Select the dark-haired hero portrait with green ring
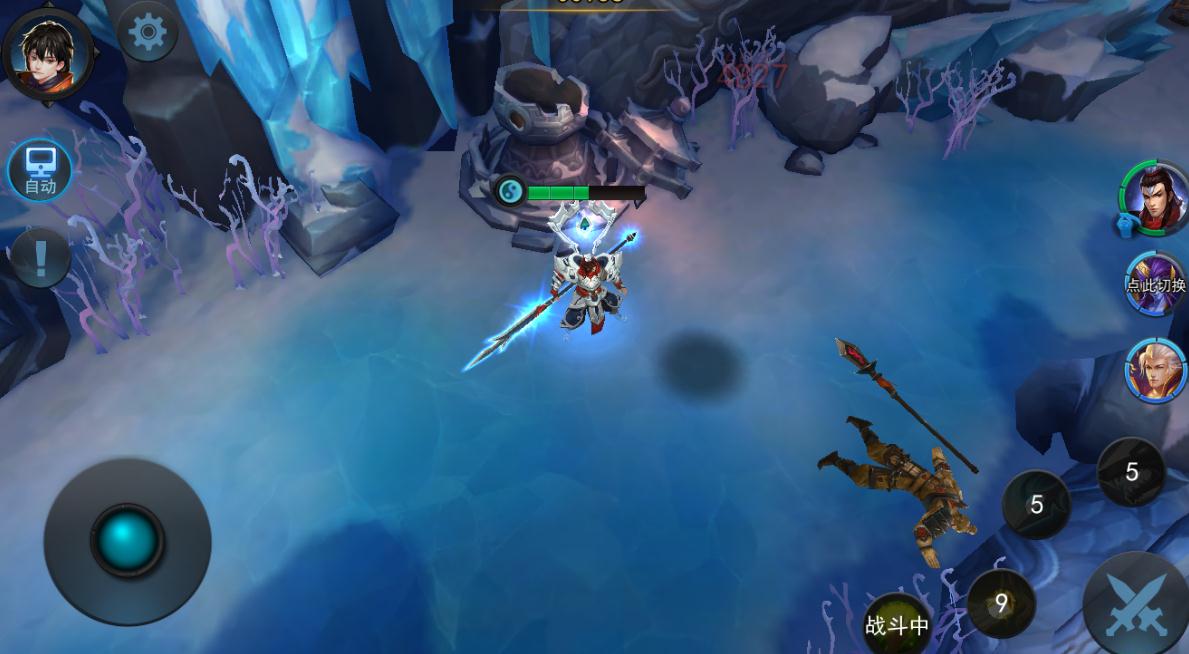The height and width of the screenshot is (654, 1189). [1155, 197]
